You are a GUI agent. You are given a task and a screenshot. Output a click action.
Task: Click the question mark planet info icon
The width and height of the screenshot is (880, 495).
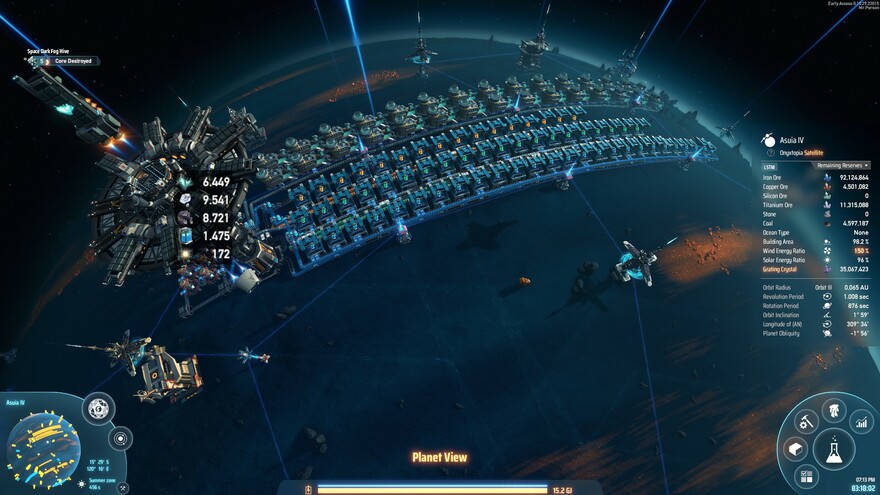click(x=769, y=153)
